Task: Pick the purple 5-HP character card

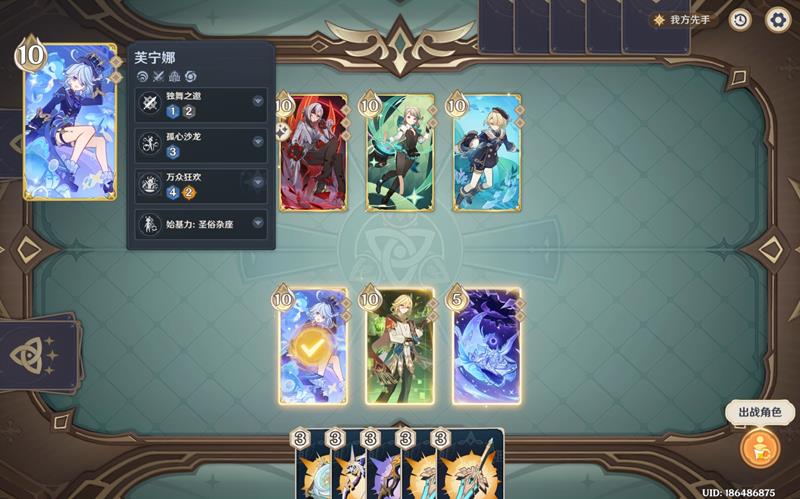Action: coord(487,347)
